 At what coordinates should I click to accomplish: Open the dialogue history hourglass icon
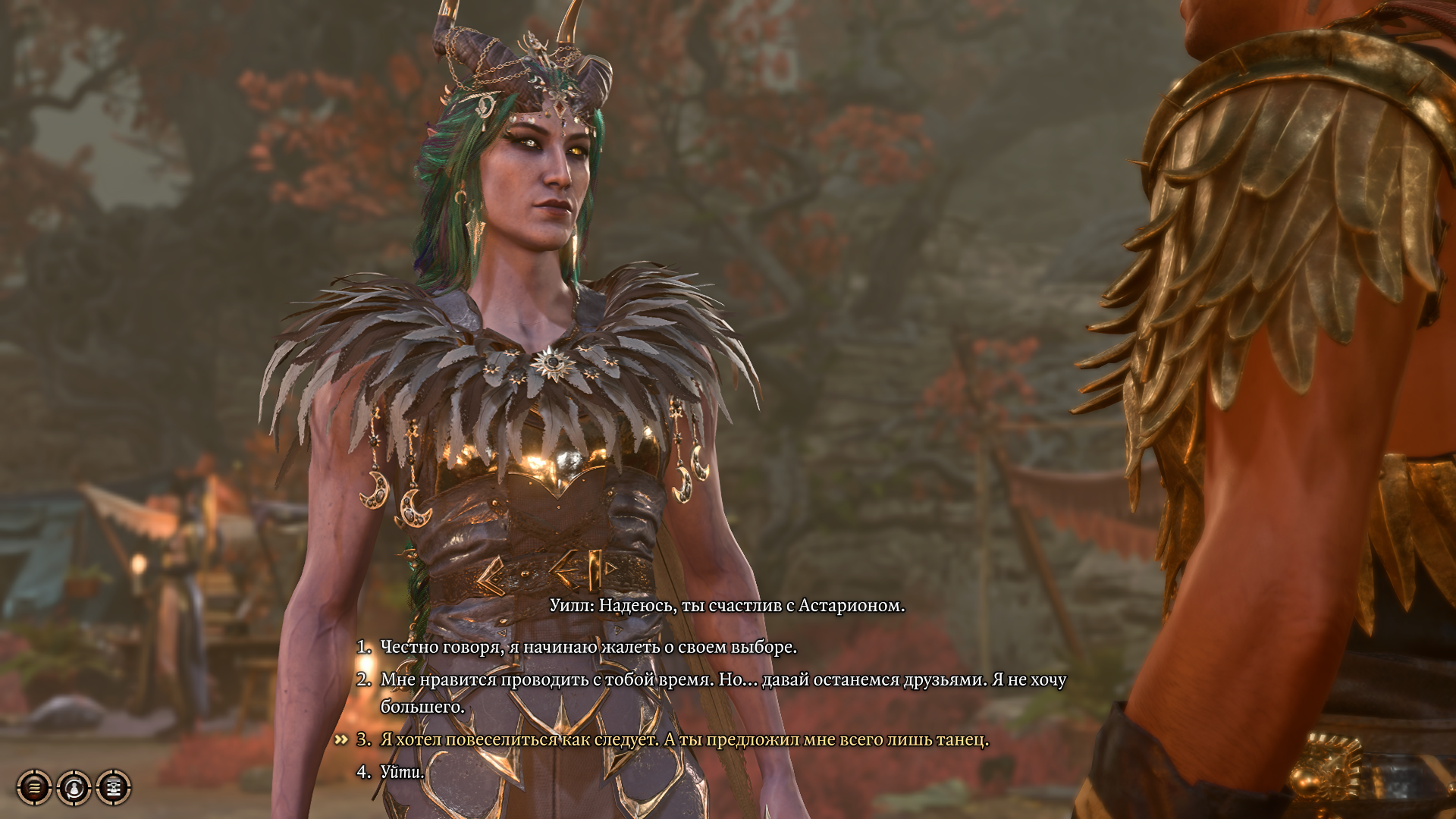click(114, 787)
